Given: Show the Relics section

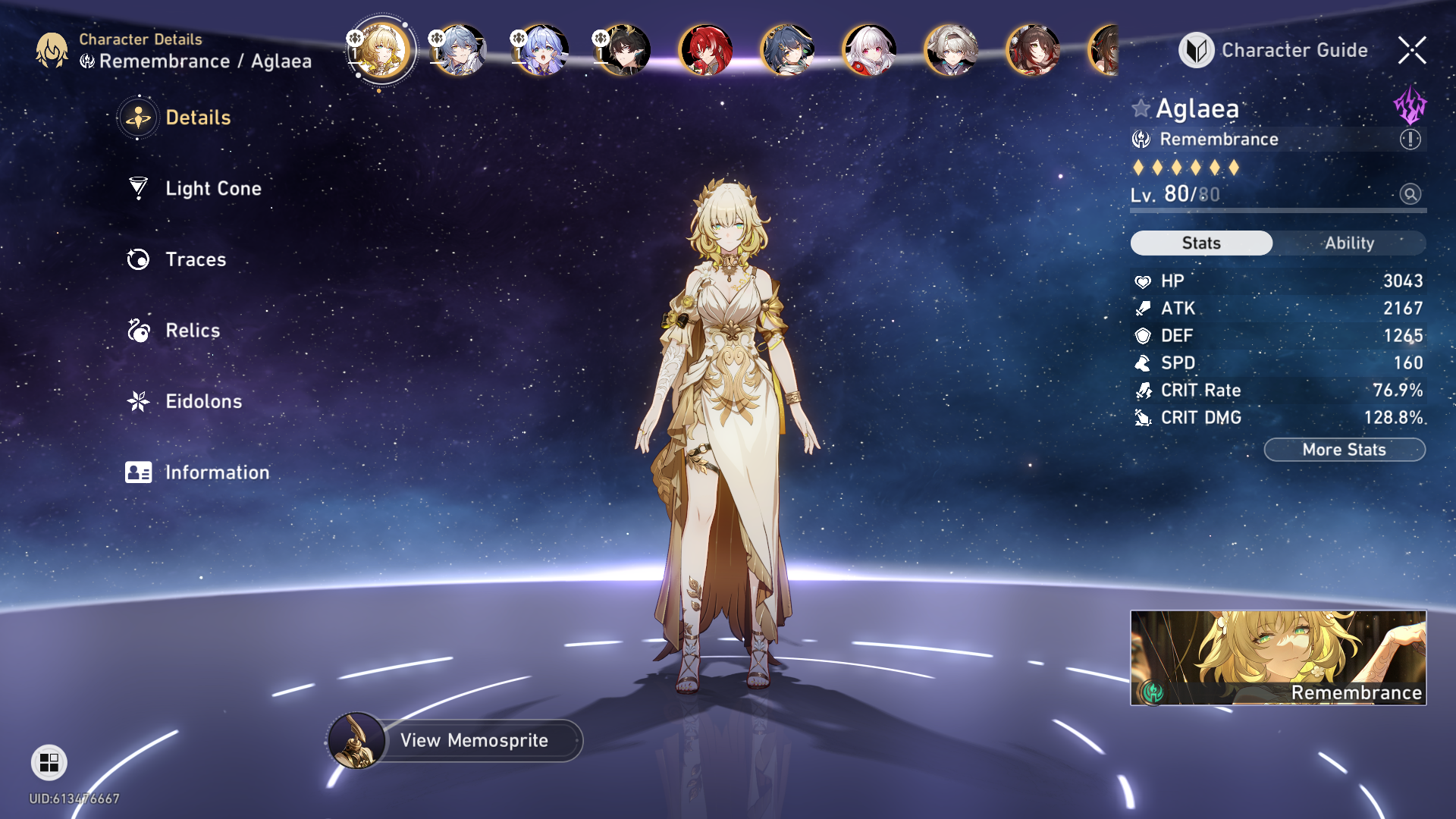Looking at the screenshot, I should click(193, 330).
